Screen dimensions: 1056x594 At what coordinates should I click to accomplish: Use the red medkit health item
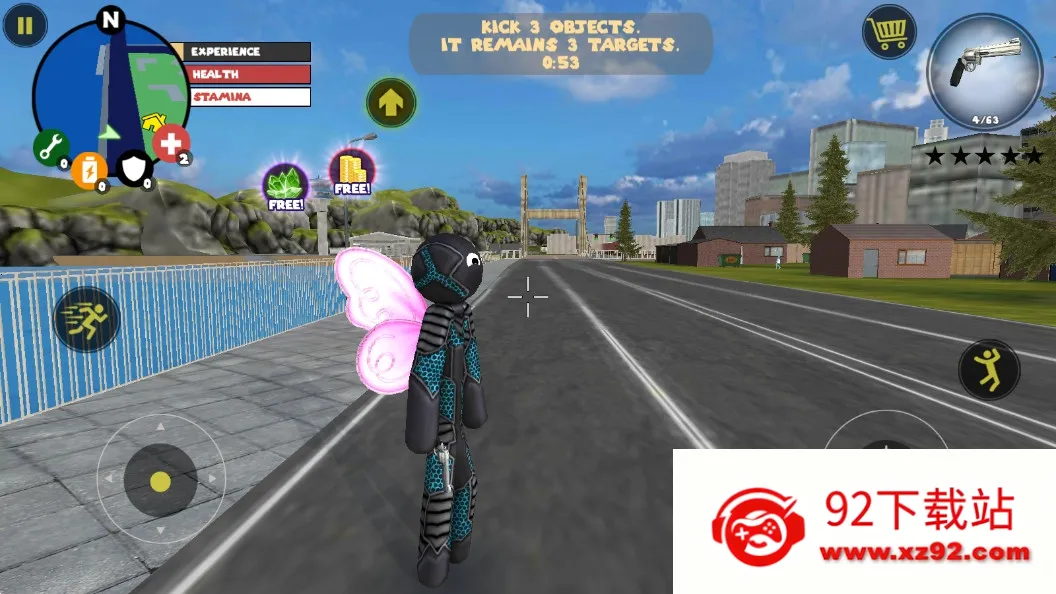(171, 144)
